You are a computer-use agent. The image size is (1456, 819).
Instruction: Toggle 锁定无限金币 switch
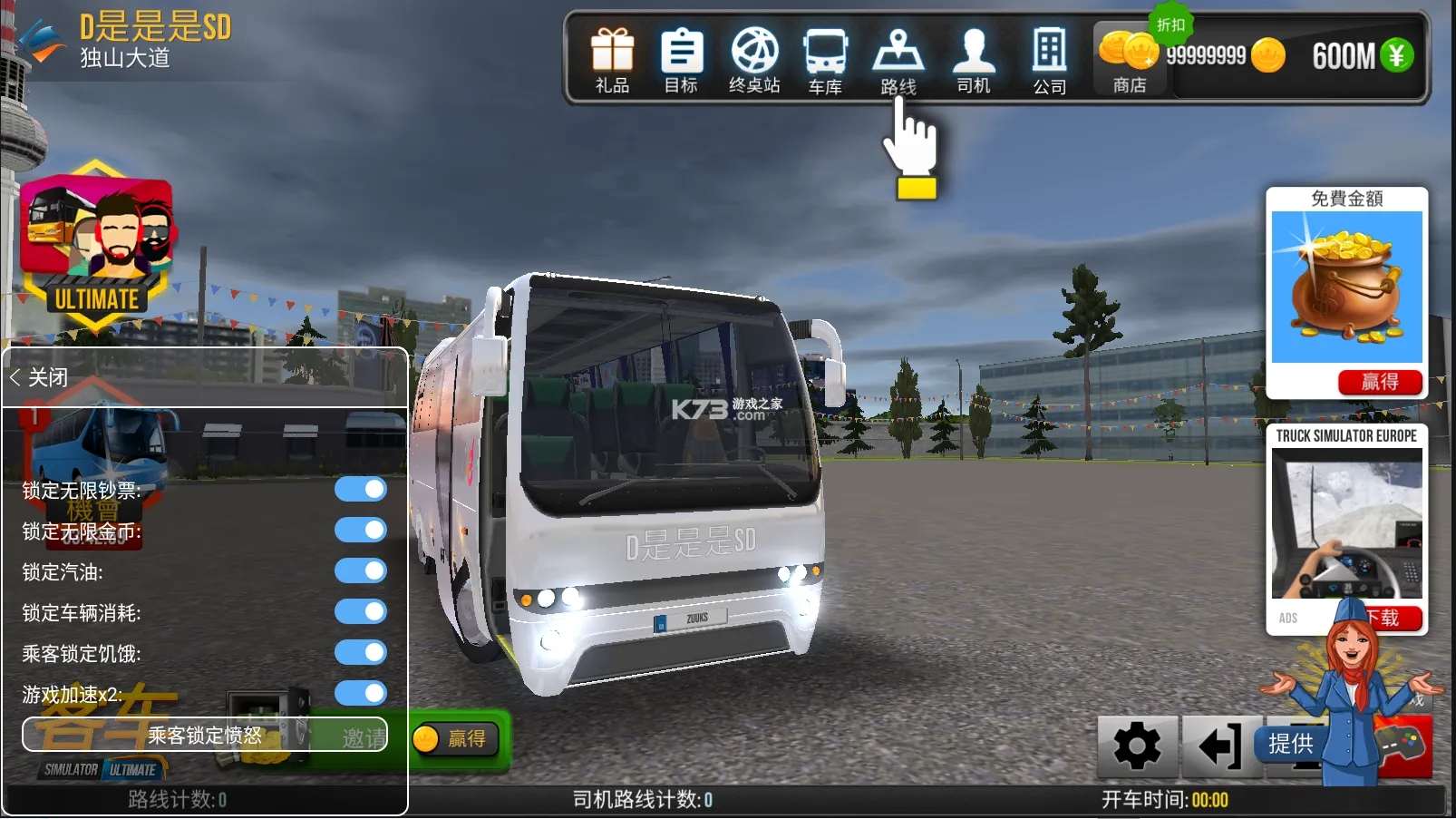[361, 531]
